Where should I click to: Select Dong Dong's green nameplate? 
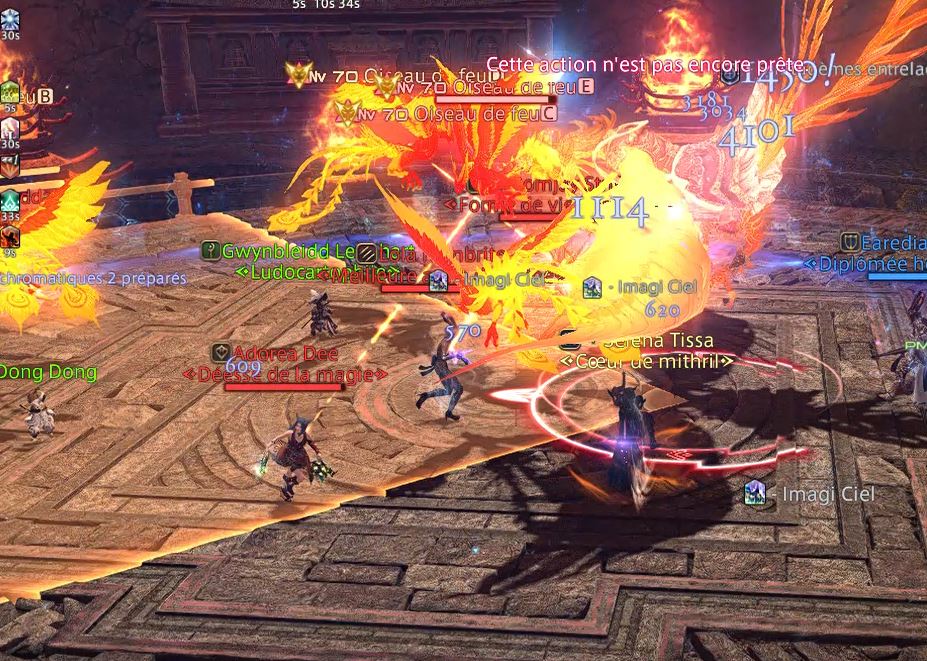click(x=48, y=372)
